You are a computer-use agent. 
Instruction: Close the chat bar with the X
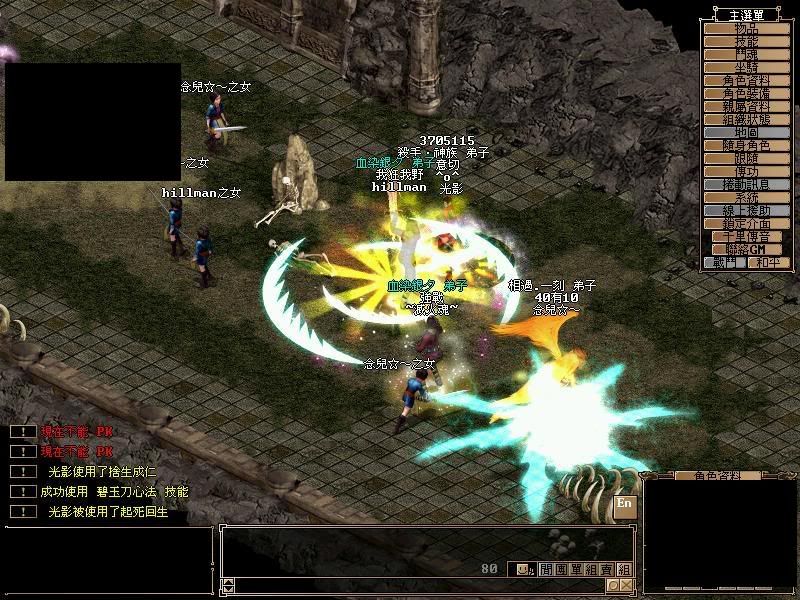coord(626,585)
